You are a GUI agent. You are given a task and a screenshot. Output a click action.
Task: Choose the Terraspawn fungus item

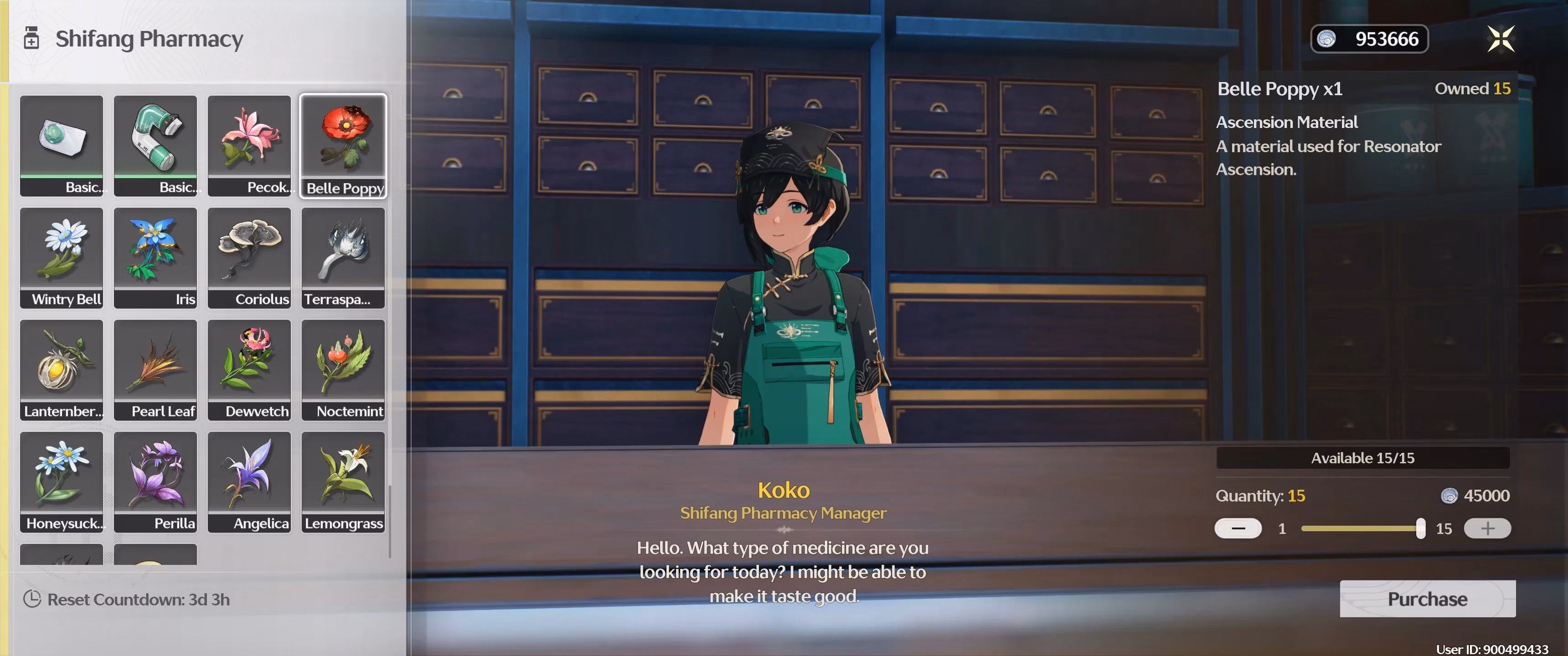point(343,257)
